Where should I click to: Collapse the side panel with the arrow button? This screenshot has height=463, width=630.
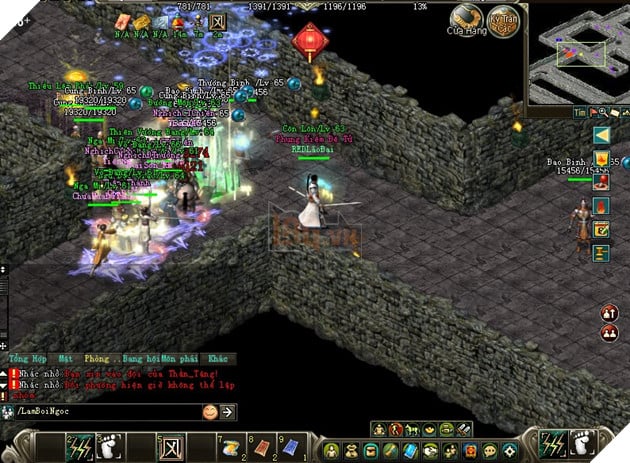click(x=601, y=135)
